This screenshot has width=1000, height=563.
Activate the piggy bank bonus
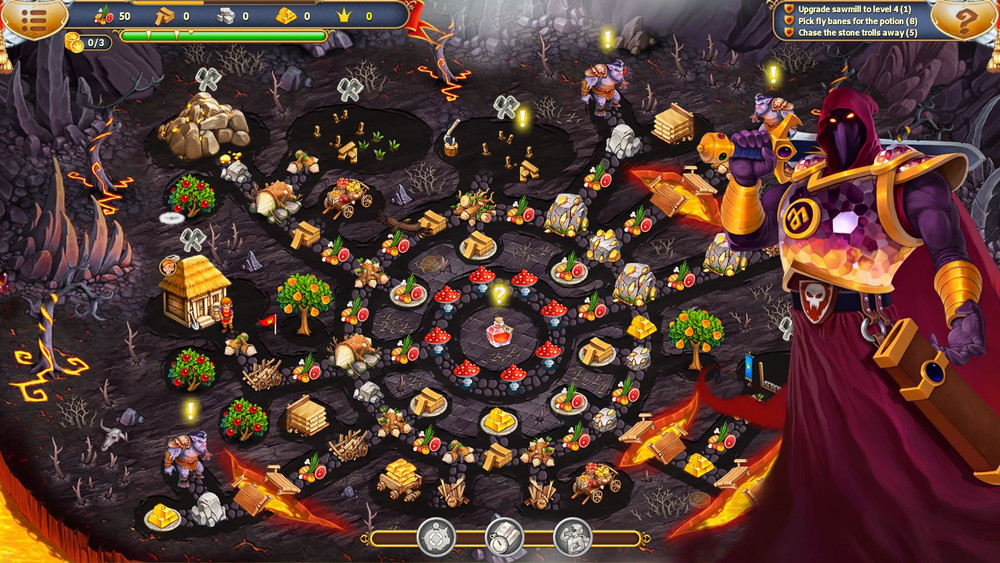coord(437,537)
